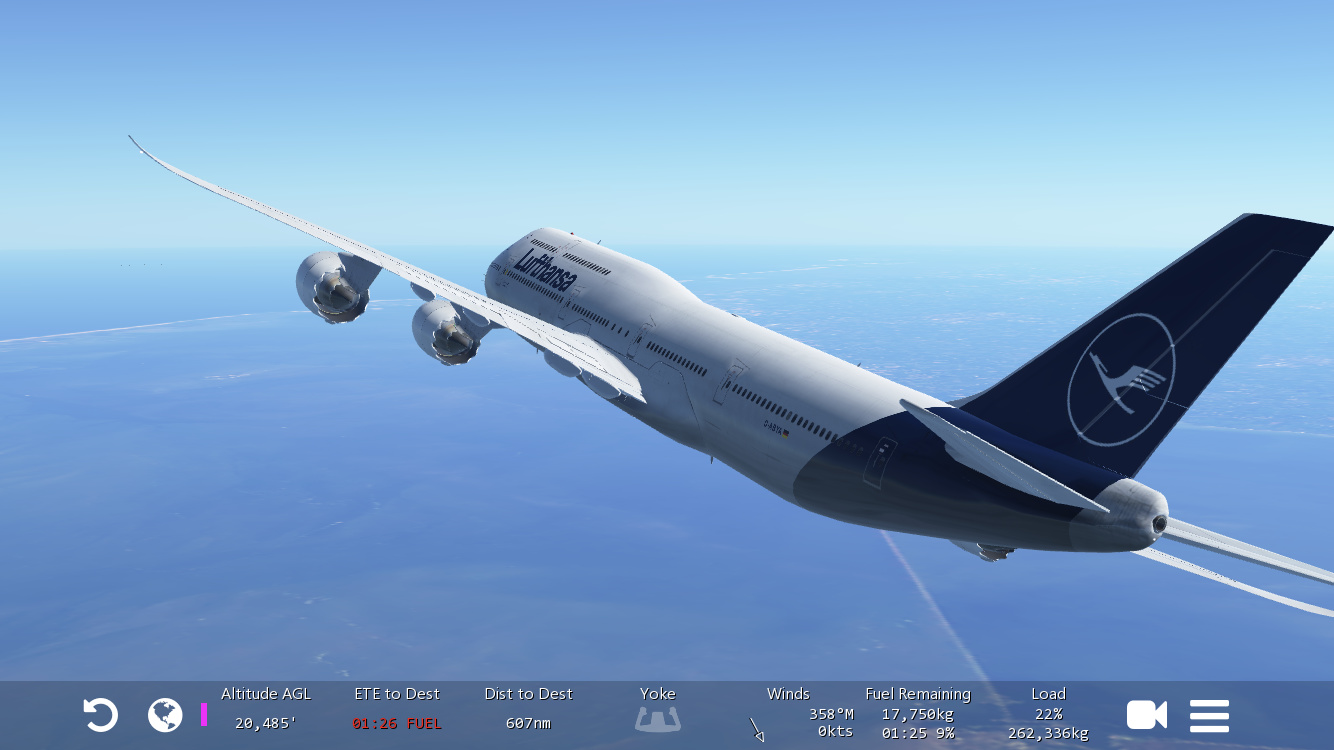Viewport: 1334px width, 750px height.
Task: Click the circular arrow replay icon
Action: point(100,715)
